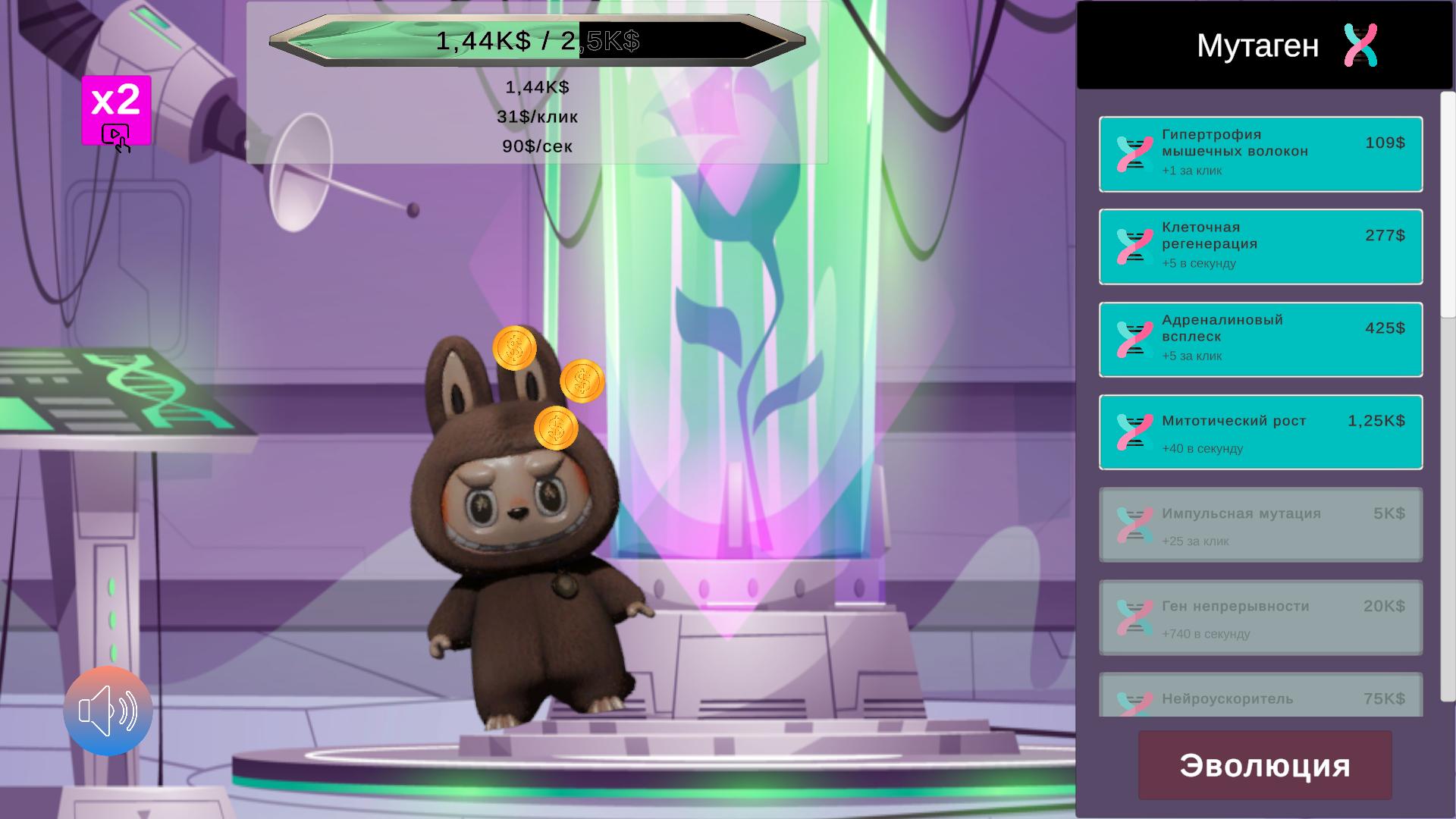
Task: Click the DNA icon on Ген непрерывности
Action: point(1133,618)
